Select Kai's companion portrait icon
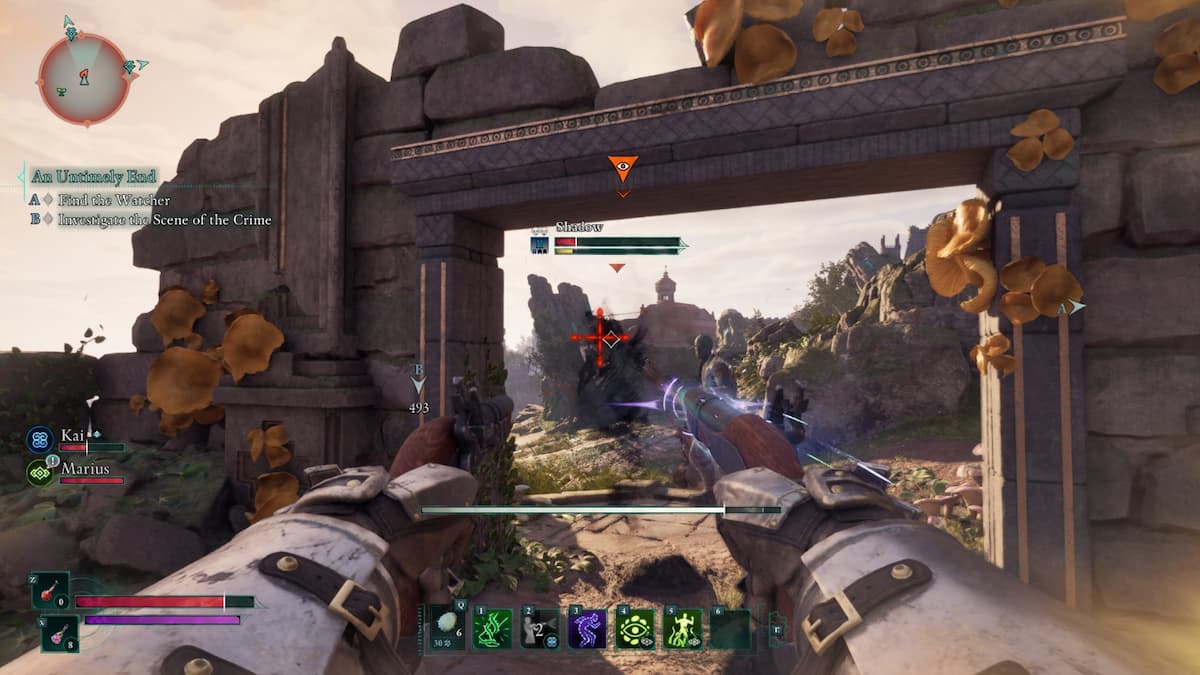Screen dimensions: 1200x675 40,439
